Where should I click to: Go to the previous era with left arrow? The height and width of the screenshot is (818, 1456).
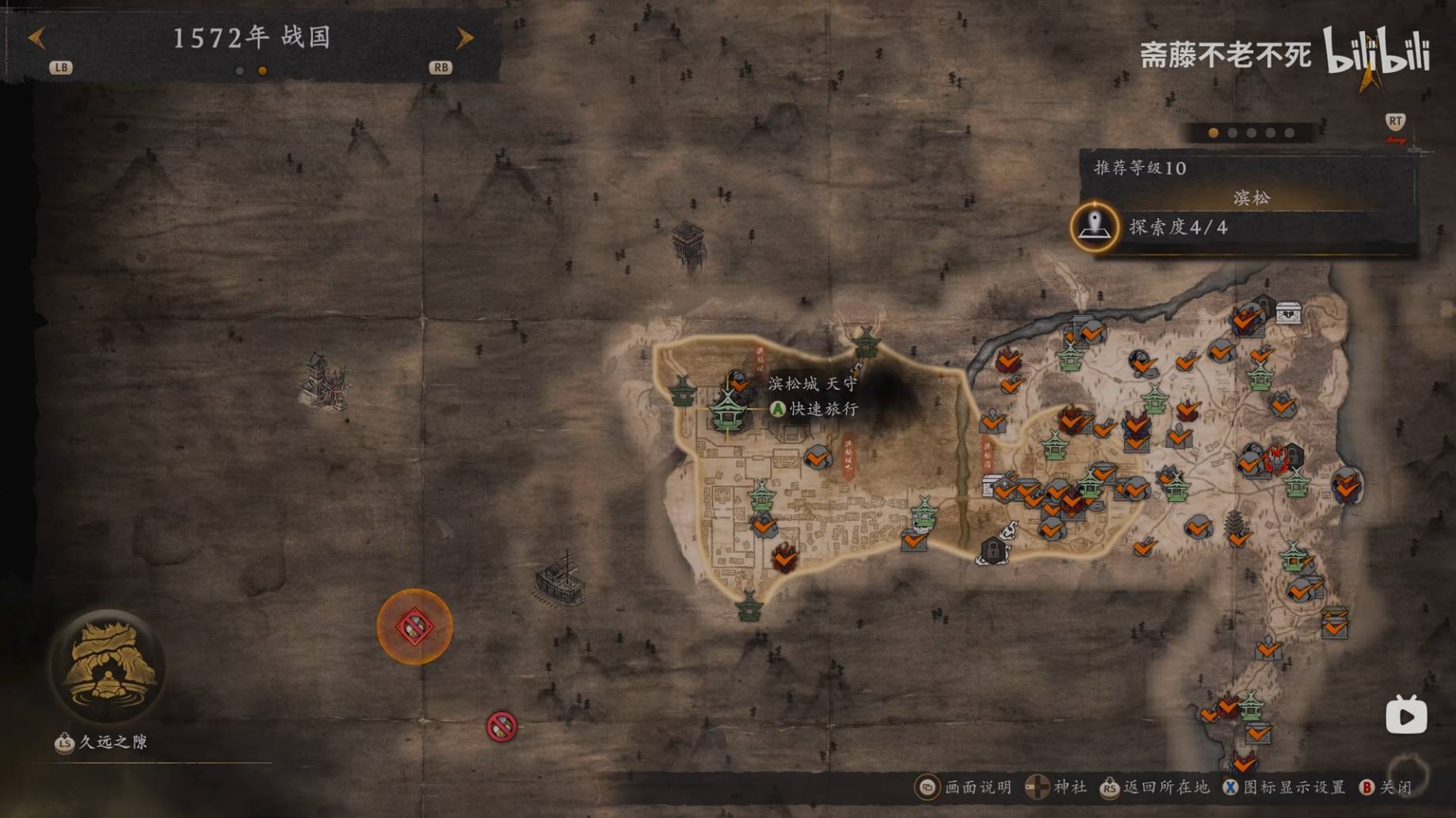36,37
